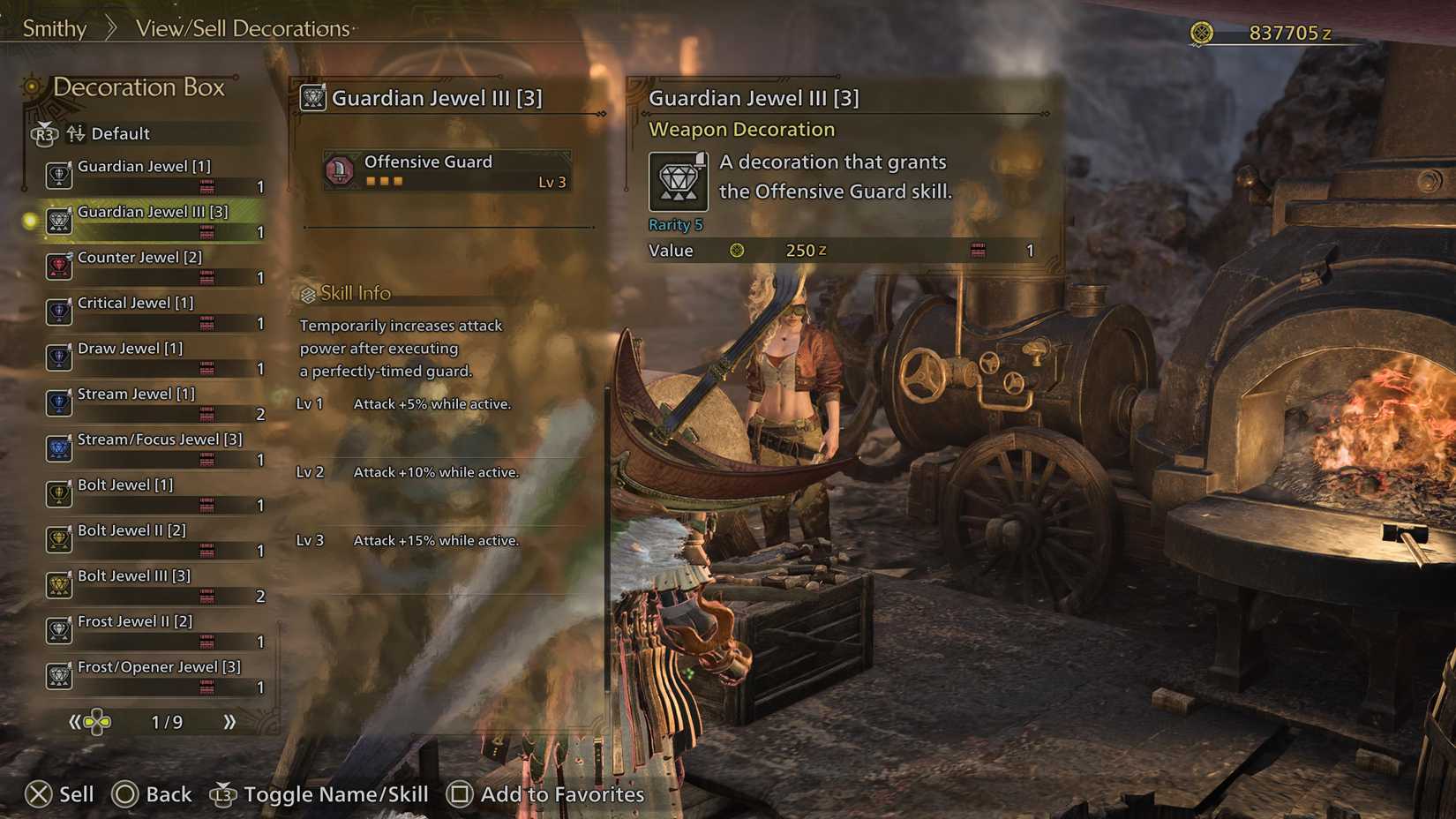Select the Guardian Jewel [1] gem icon
1456x819 pixels.
(x=58, y=176)
